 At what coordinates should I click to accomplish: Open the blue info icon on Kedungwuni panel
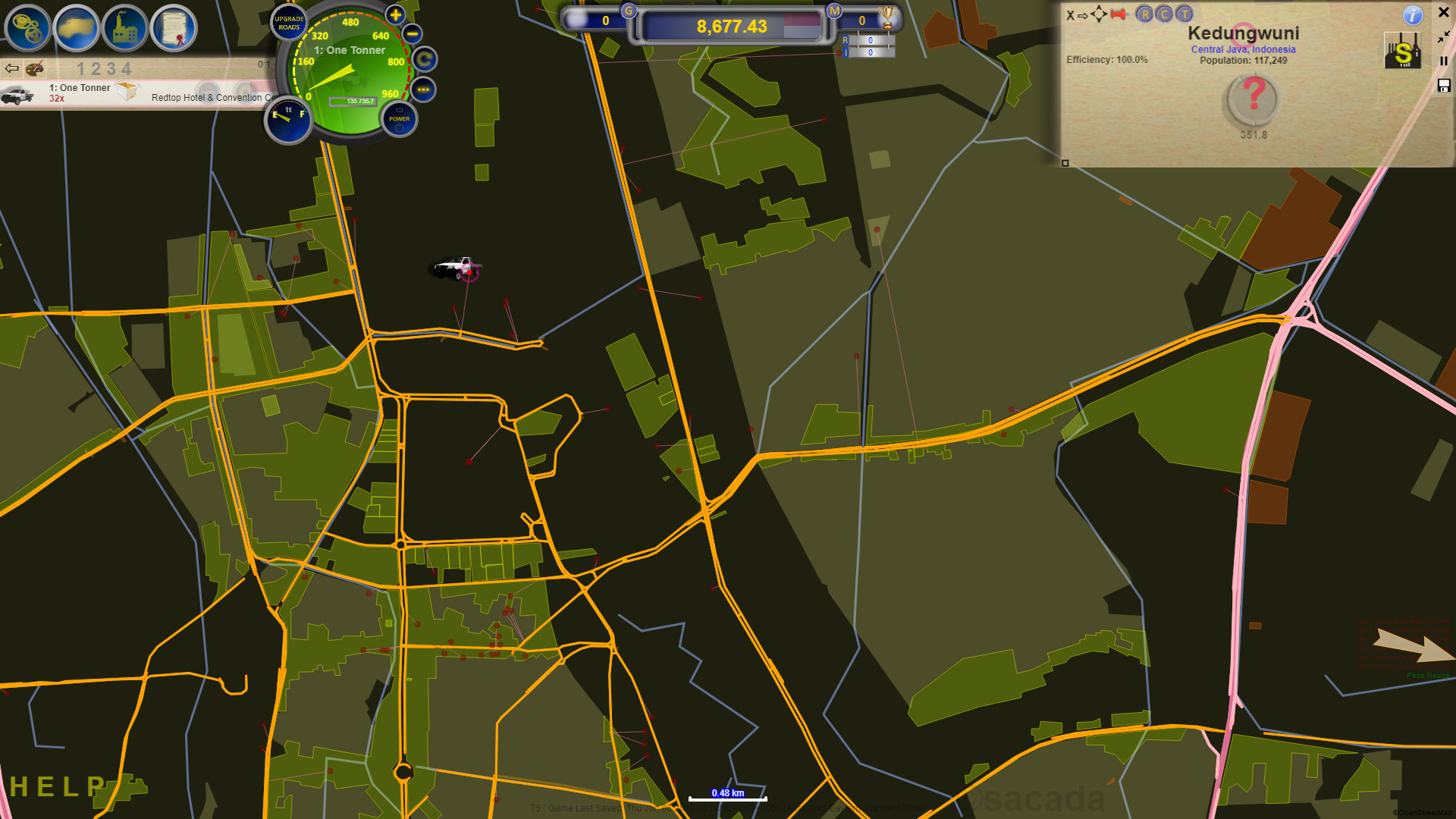tap(1412, 15)
